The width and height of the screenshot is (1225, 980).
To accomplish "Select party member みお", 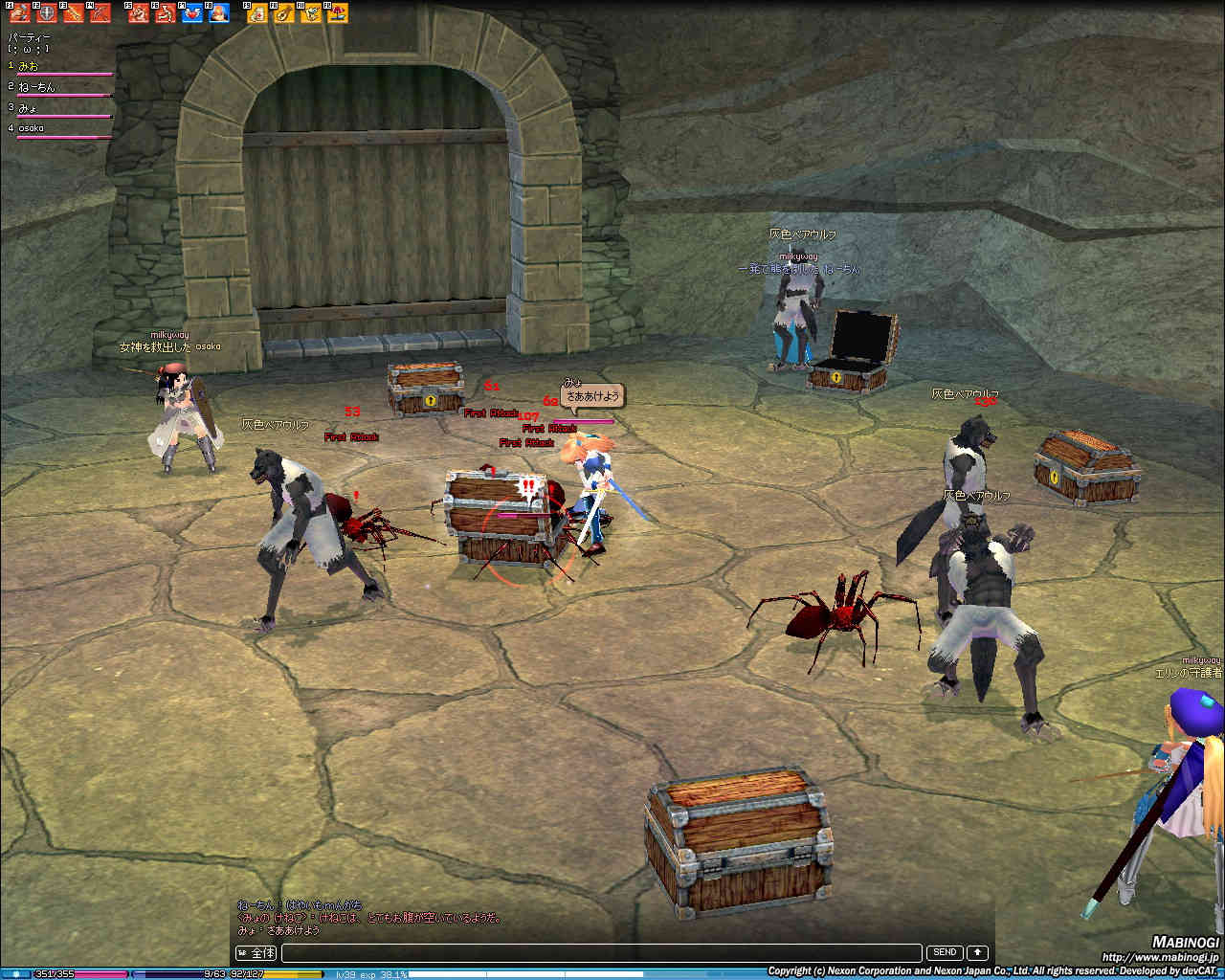I will [x=29, y=66].
